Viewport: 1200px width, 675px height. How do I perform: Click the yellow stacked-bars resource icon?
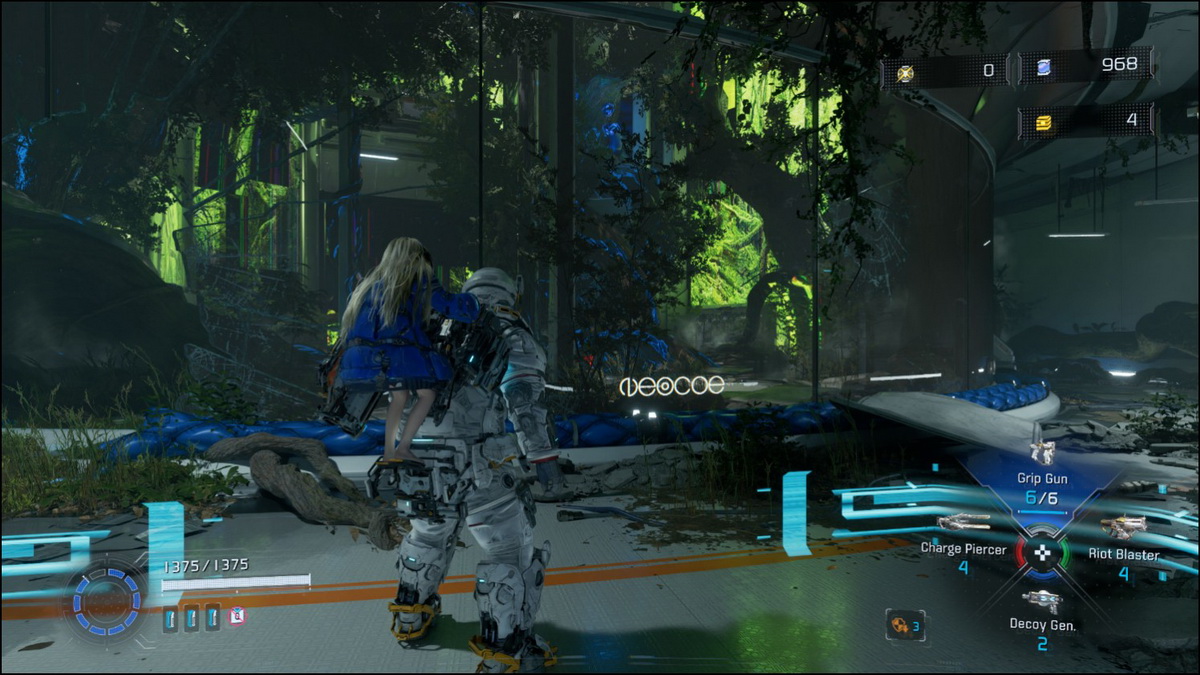(1041, 121)
